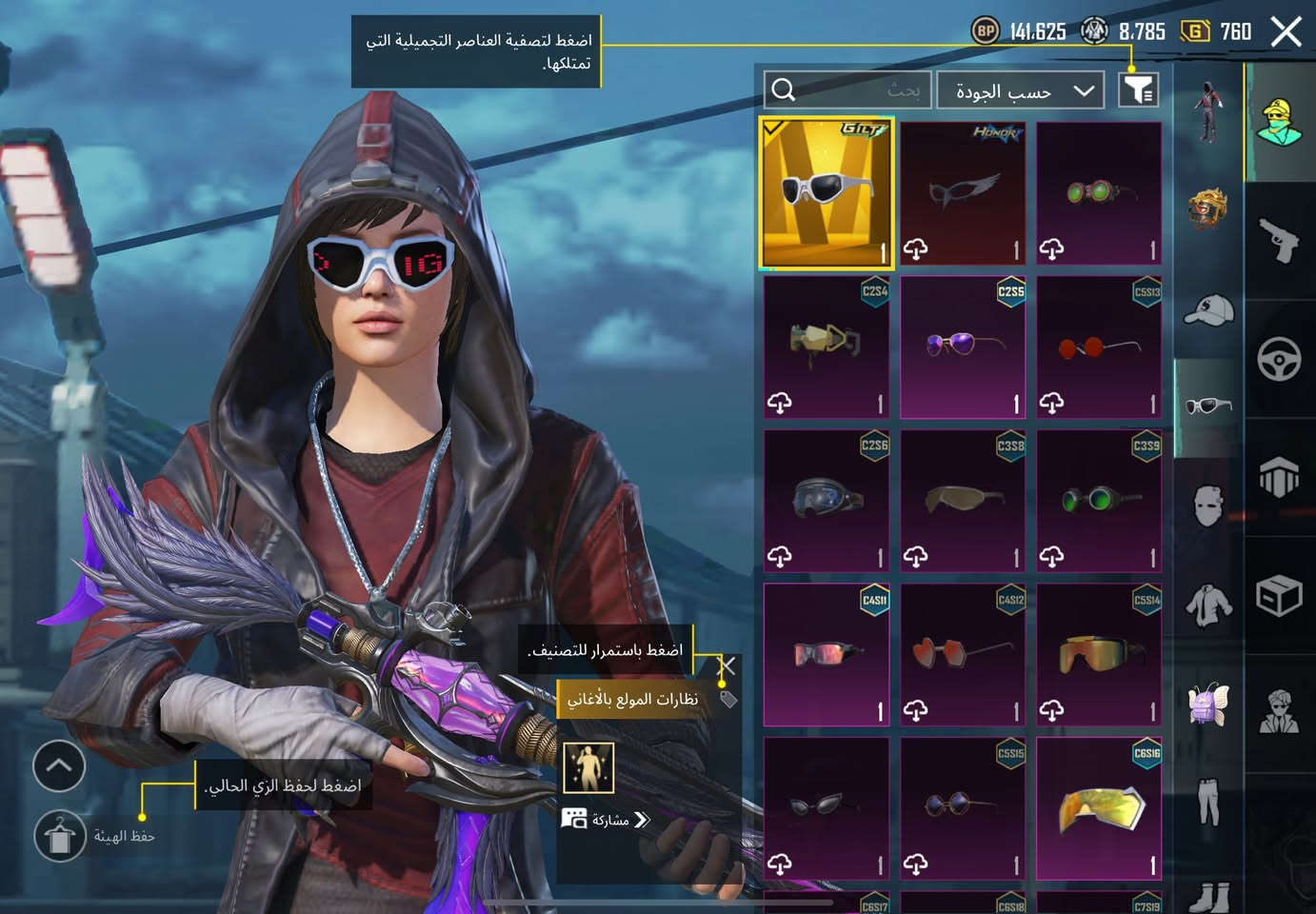Open the butterfly backpack category tab
Viewport: 1316px width, 914px height.
1208,704
